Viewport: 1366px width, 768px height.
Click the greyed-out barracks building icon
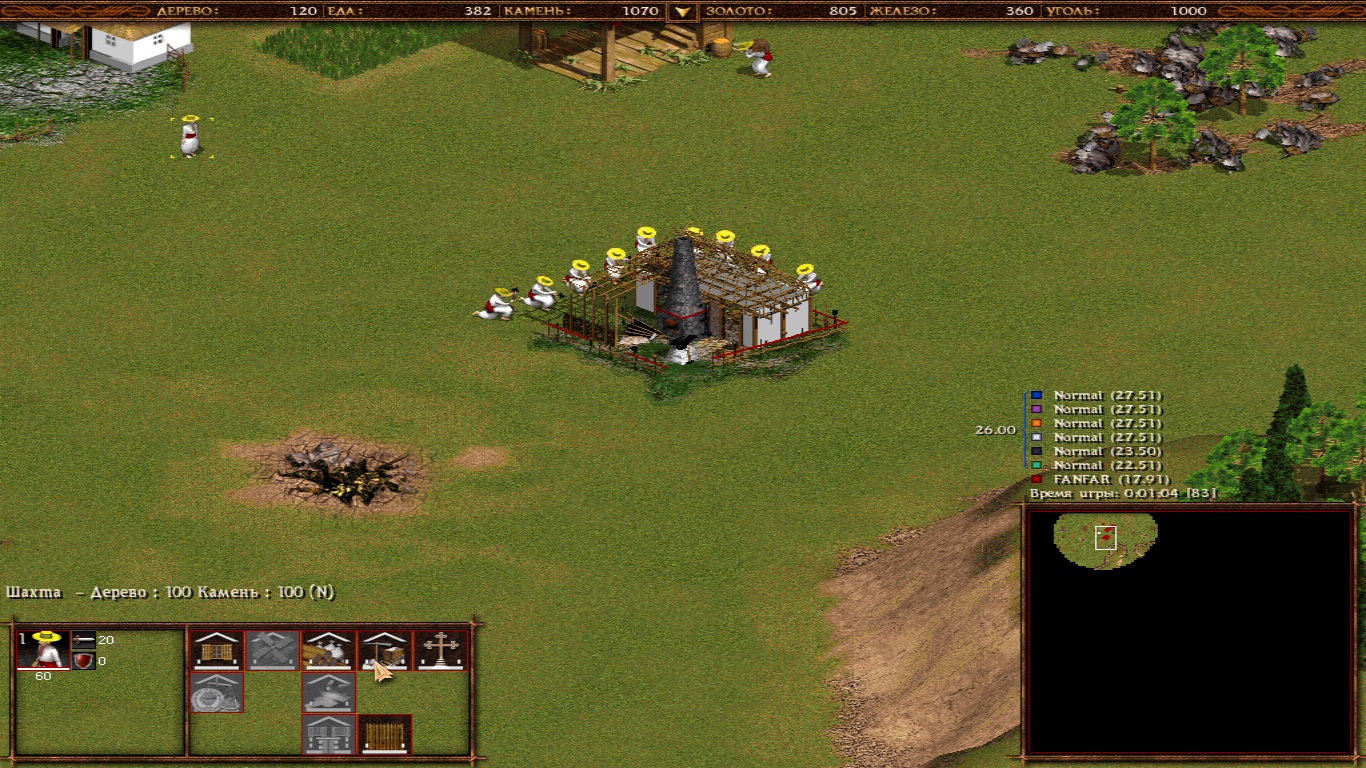[329, 734]
